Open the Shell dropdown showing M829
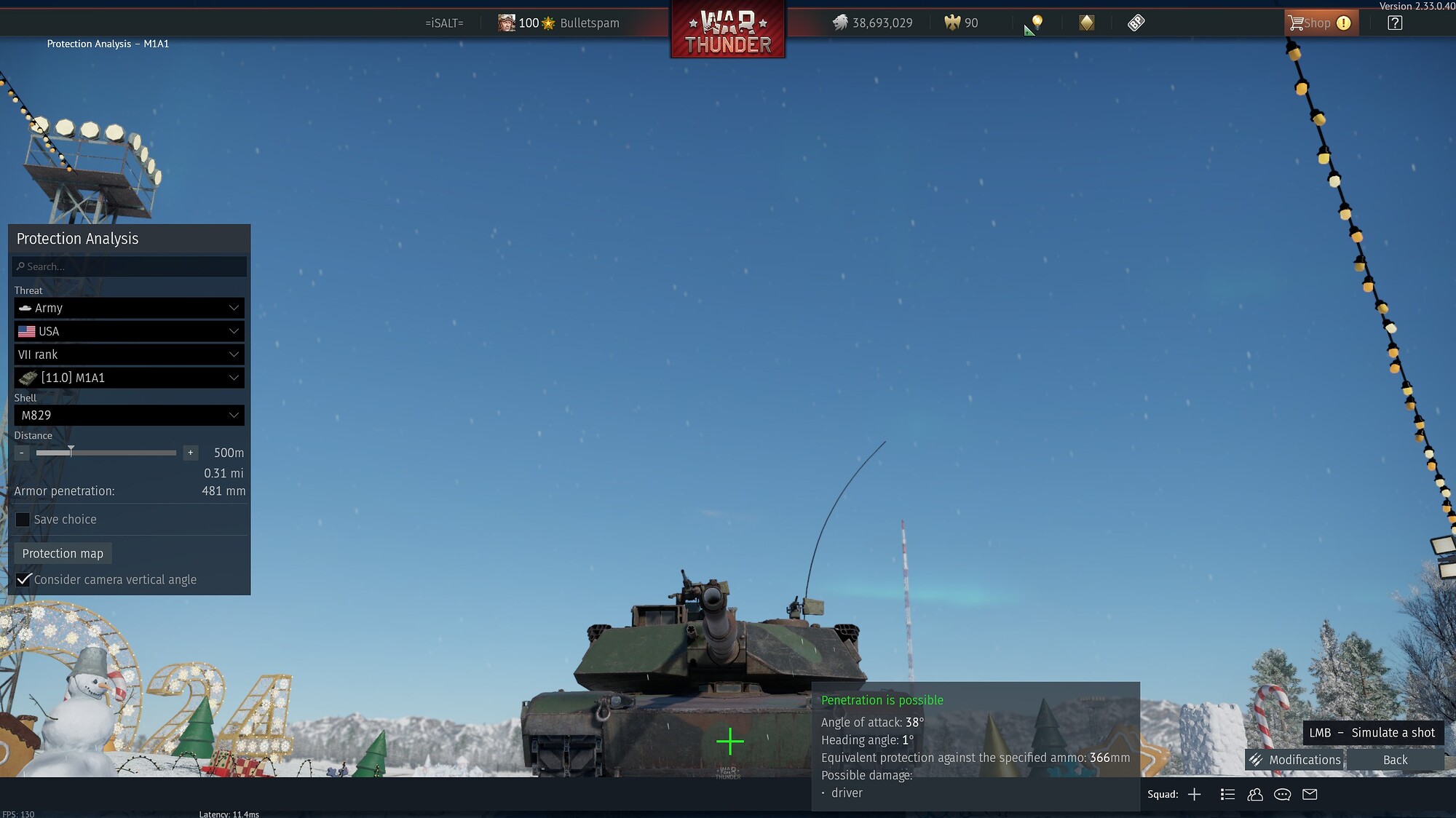Viewport: 1456px width, 818px height. tap(129, 415)
